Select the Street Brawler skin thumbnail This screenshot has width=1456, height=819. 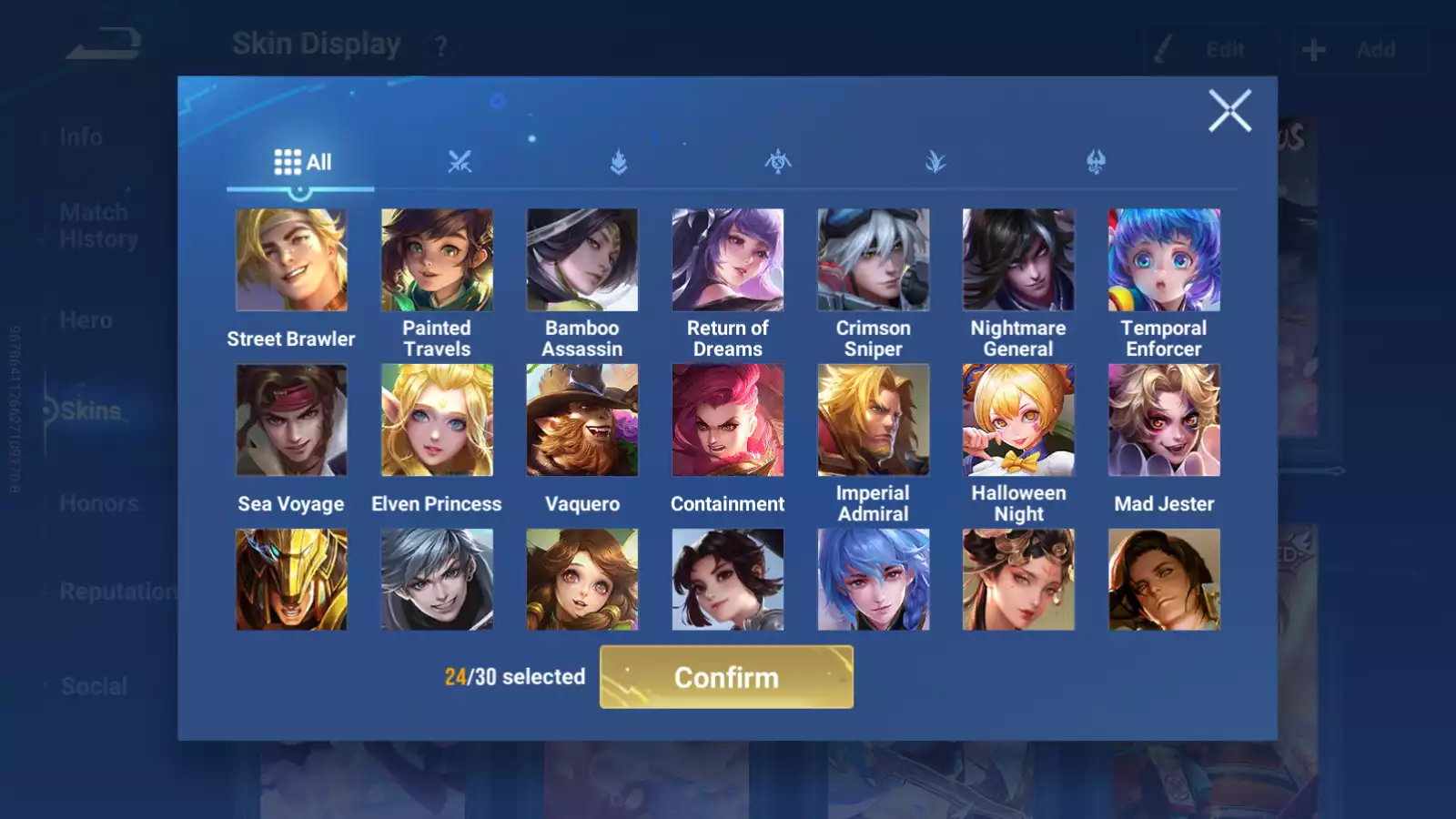(x=291, y=259)
